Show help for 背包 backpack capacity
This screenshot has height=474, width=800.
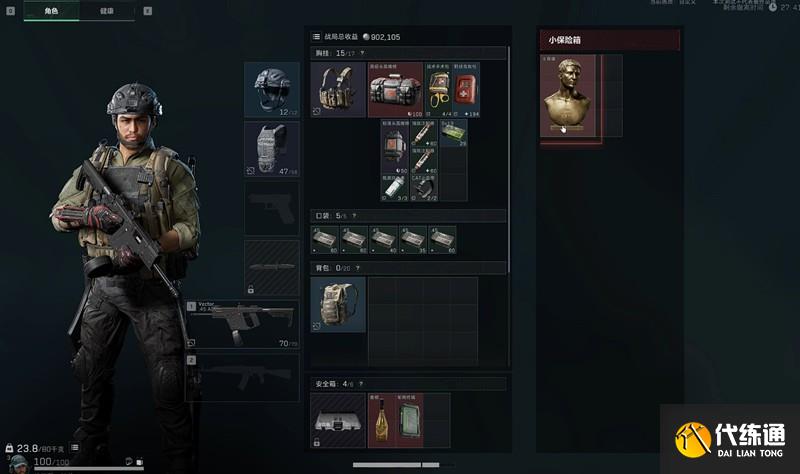click(x=358, y=268)
